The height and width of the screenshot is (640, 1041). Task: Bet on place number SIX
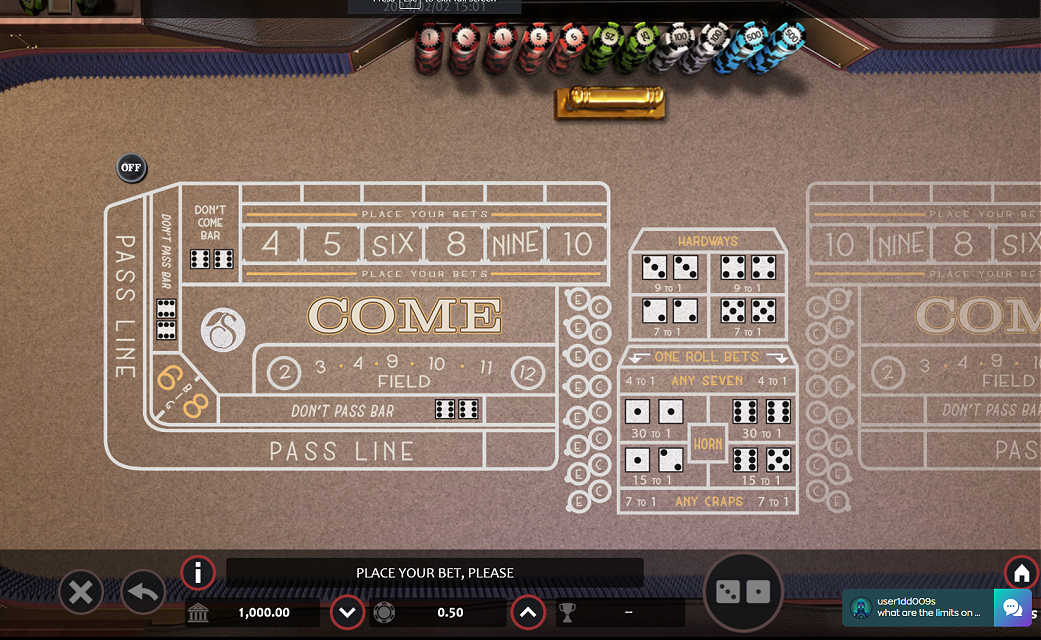tap(392, 243)
